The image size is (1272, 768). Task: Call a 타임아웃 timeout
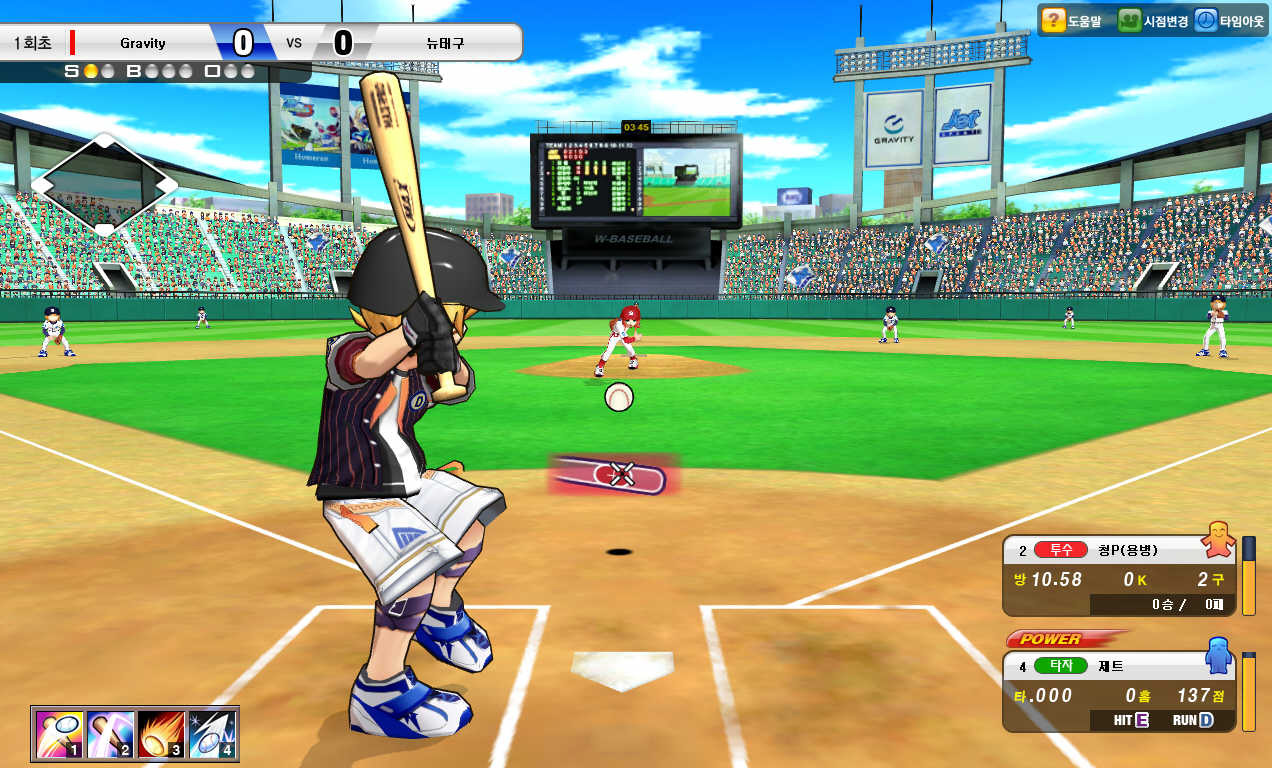point(1229,20)
